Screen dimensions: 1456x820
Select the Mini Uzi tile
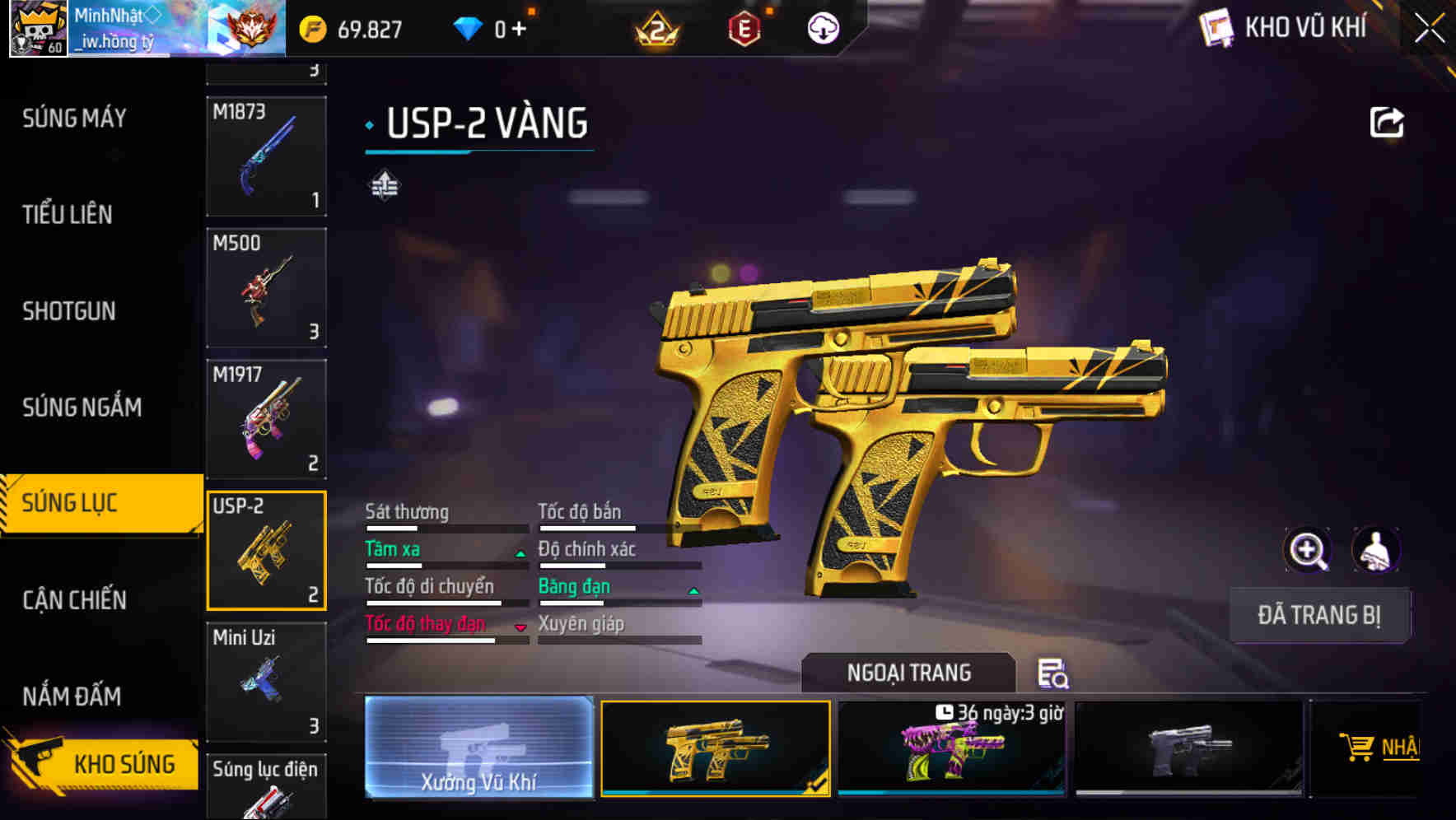[x=266, y=682]
